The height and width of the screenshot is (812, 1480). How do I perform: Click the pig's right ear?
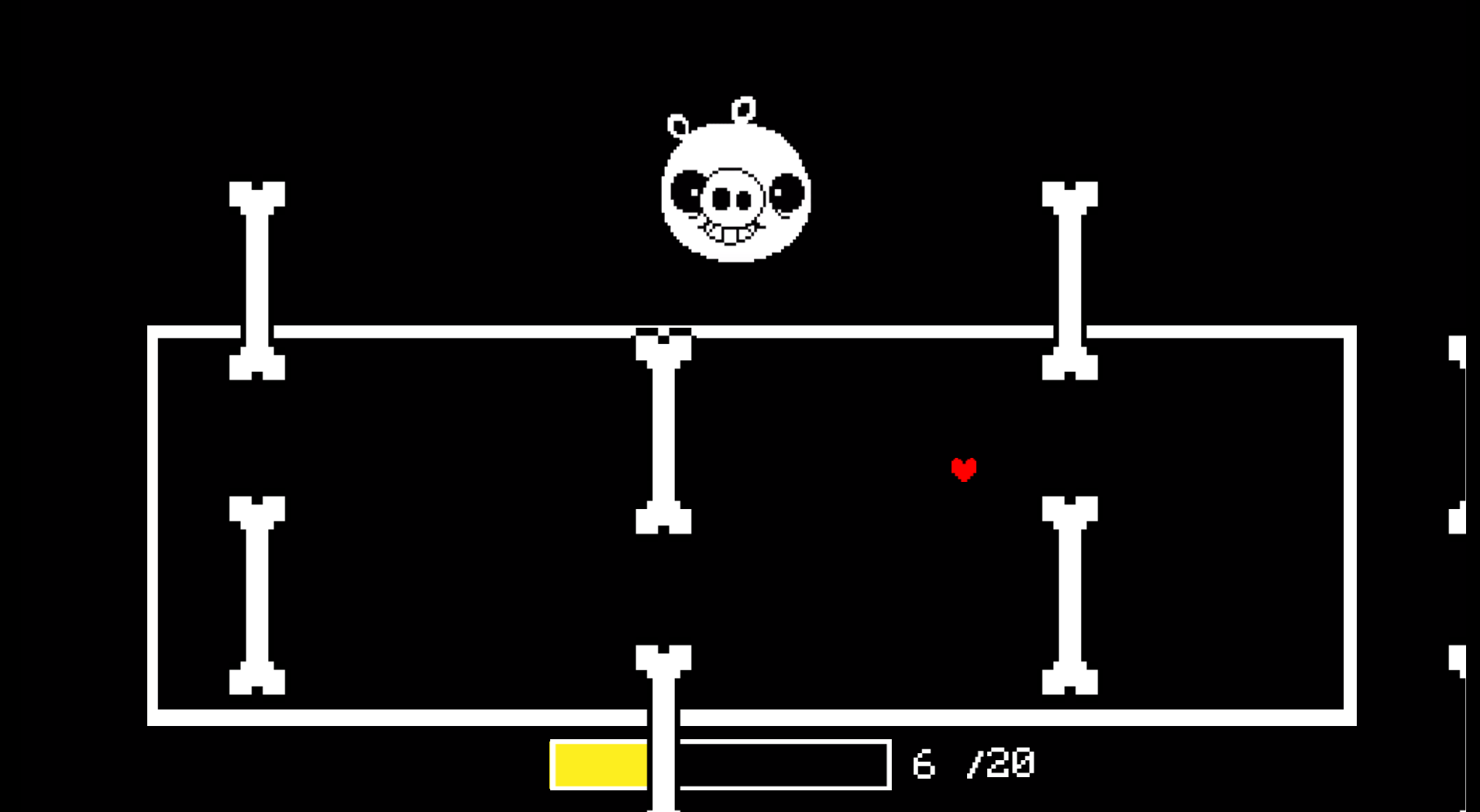coord(744,106)
